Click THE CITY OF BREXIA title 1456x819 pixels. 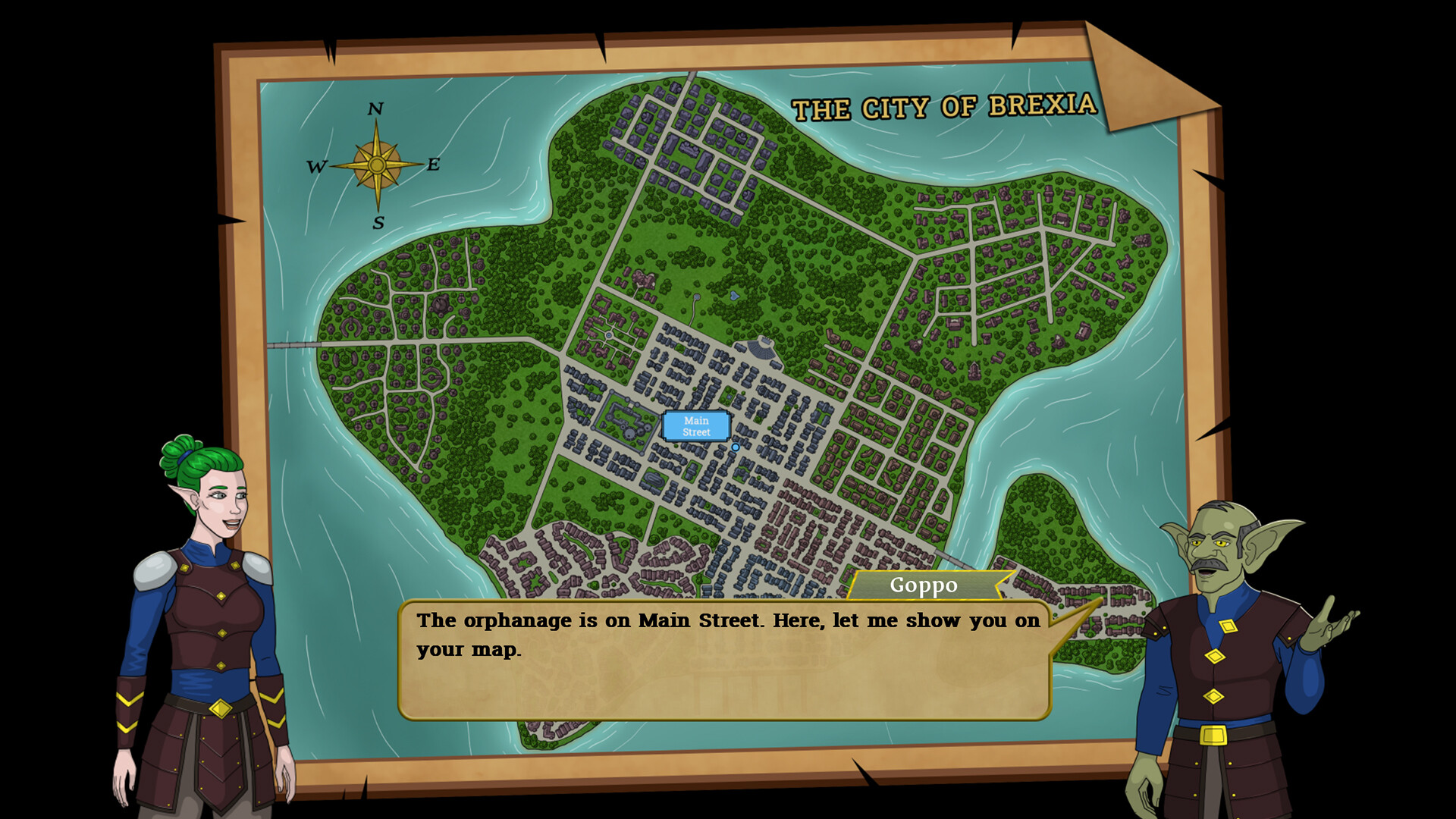[944, 108]
